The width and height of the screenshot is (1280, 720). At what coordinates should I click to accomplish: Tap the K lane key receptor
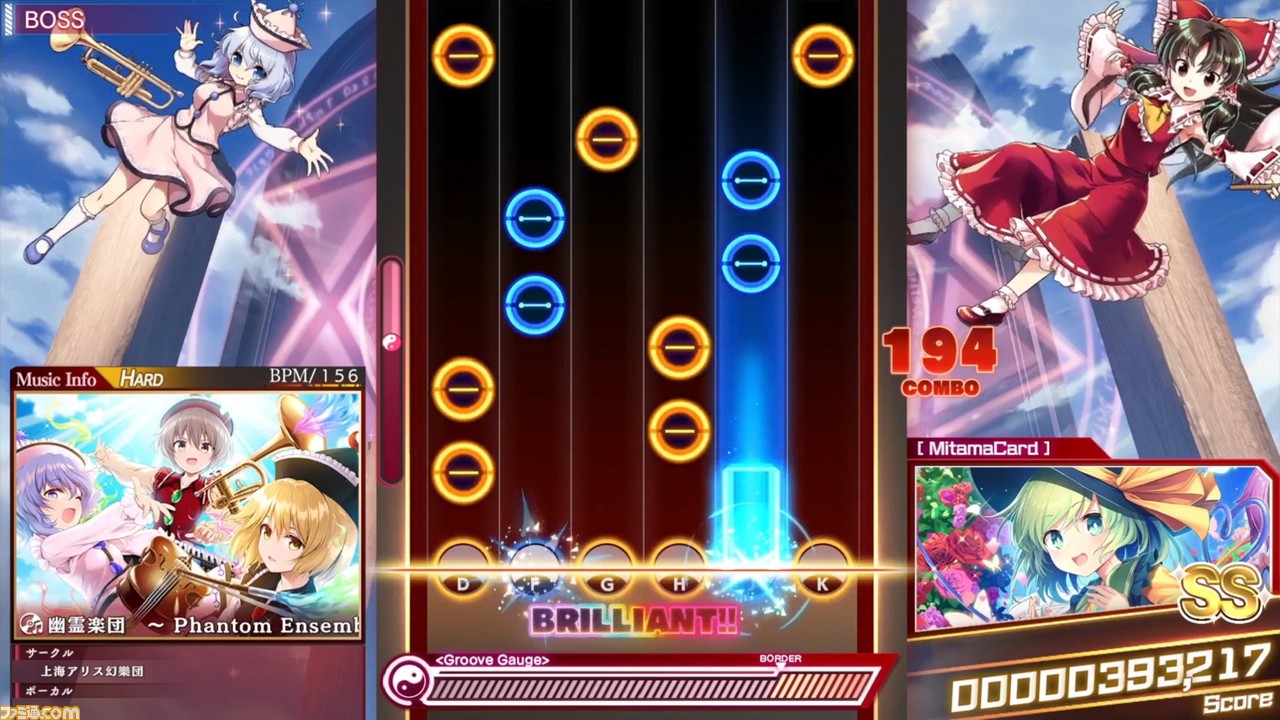pyautogui.click(x=822, y=566)
